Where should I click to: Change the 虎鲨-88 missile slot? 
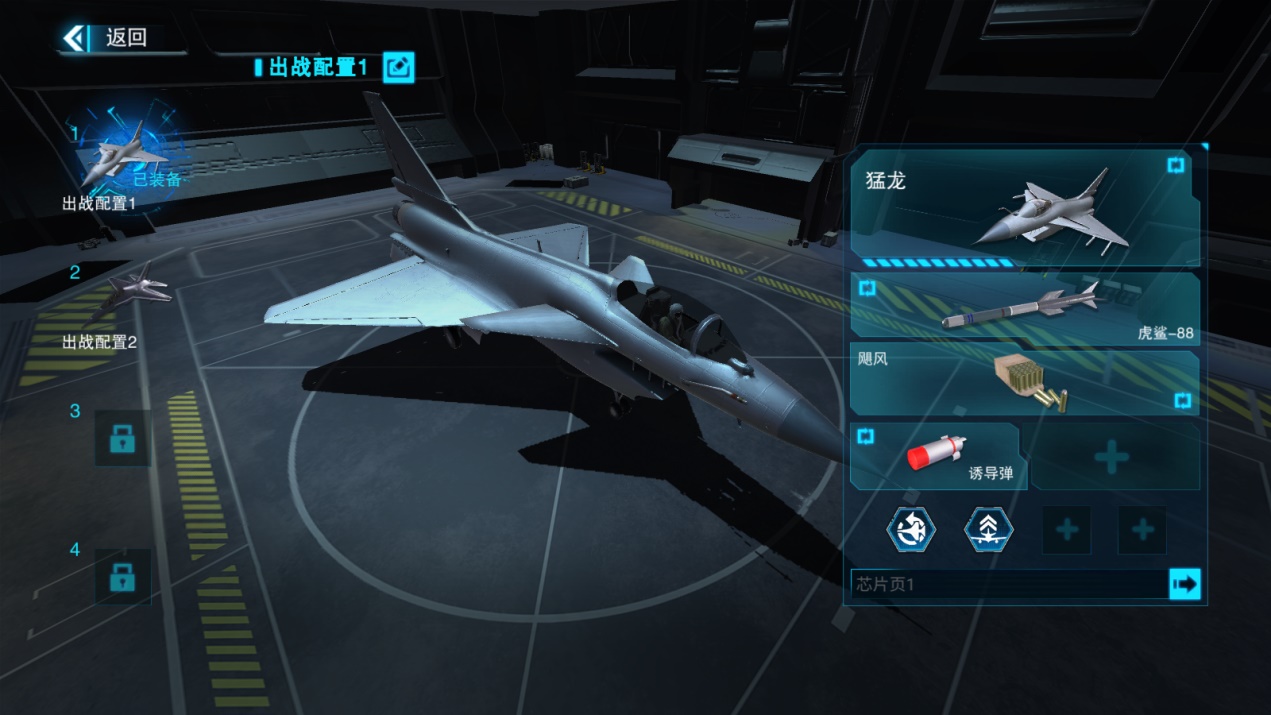(x=1025, y=309)
